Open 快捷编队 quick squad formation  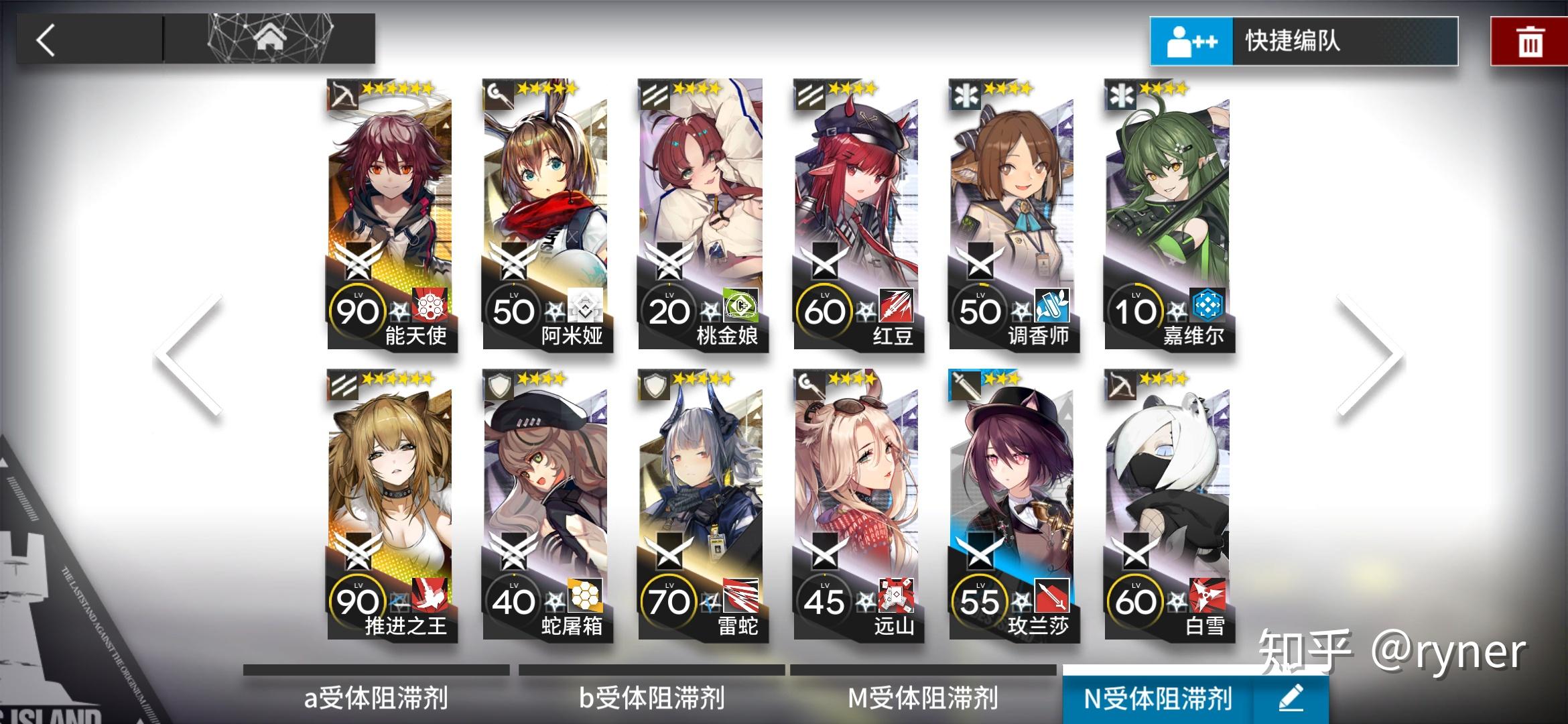(x=1303, y=42)
